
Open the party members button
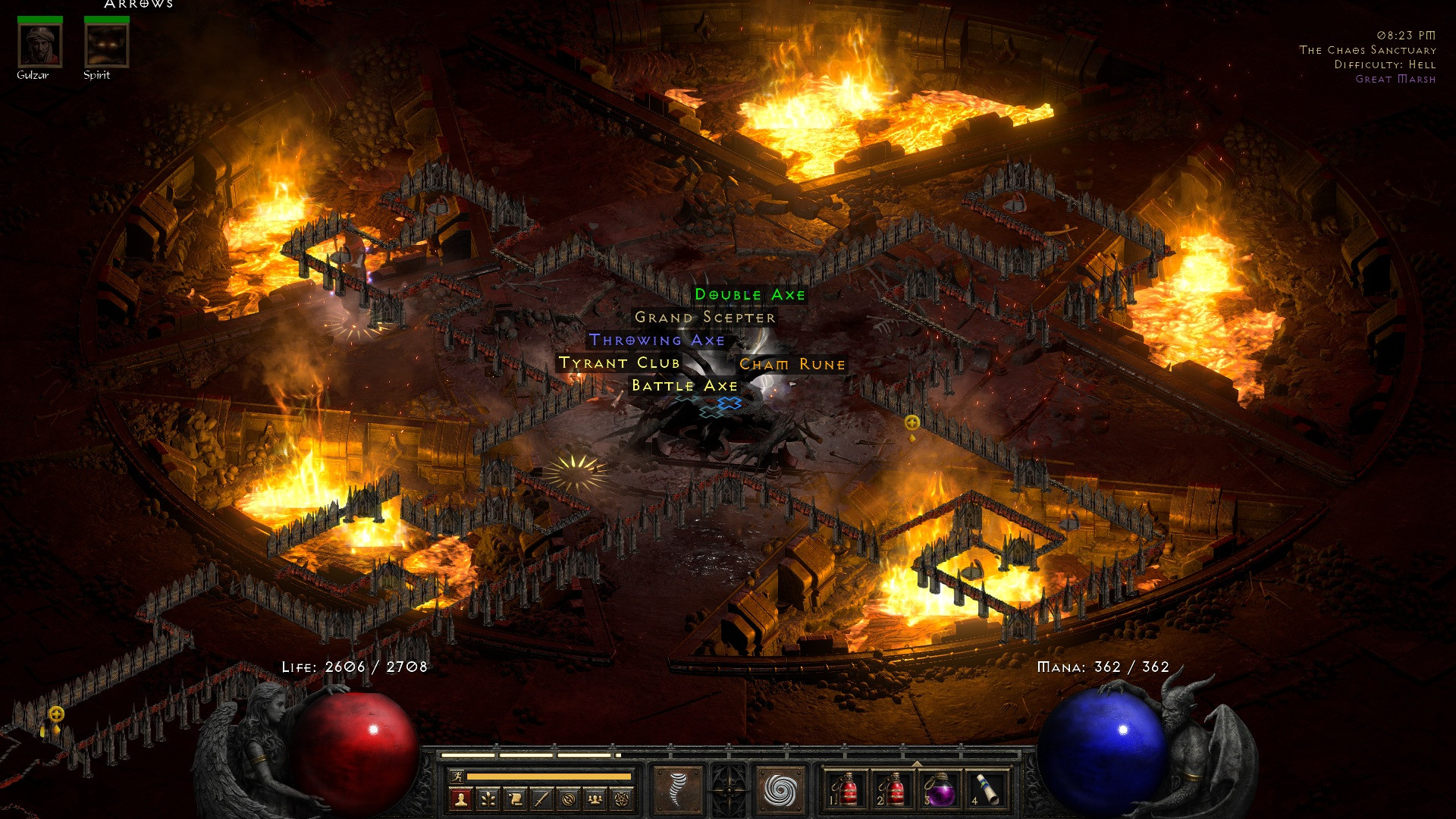596,799
